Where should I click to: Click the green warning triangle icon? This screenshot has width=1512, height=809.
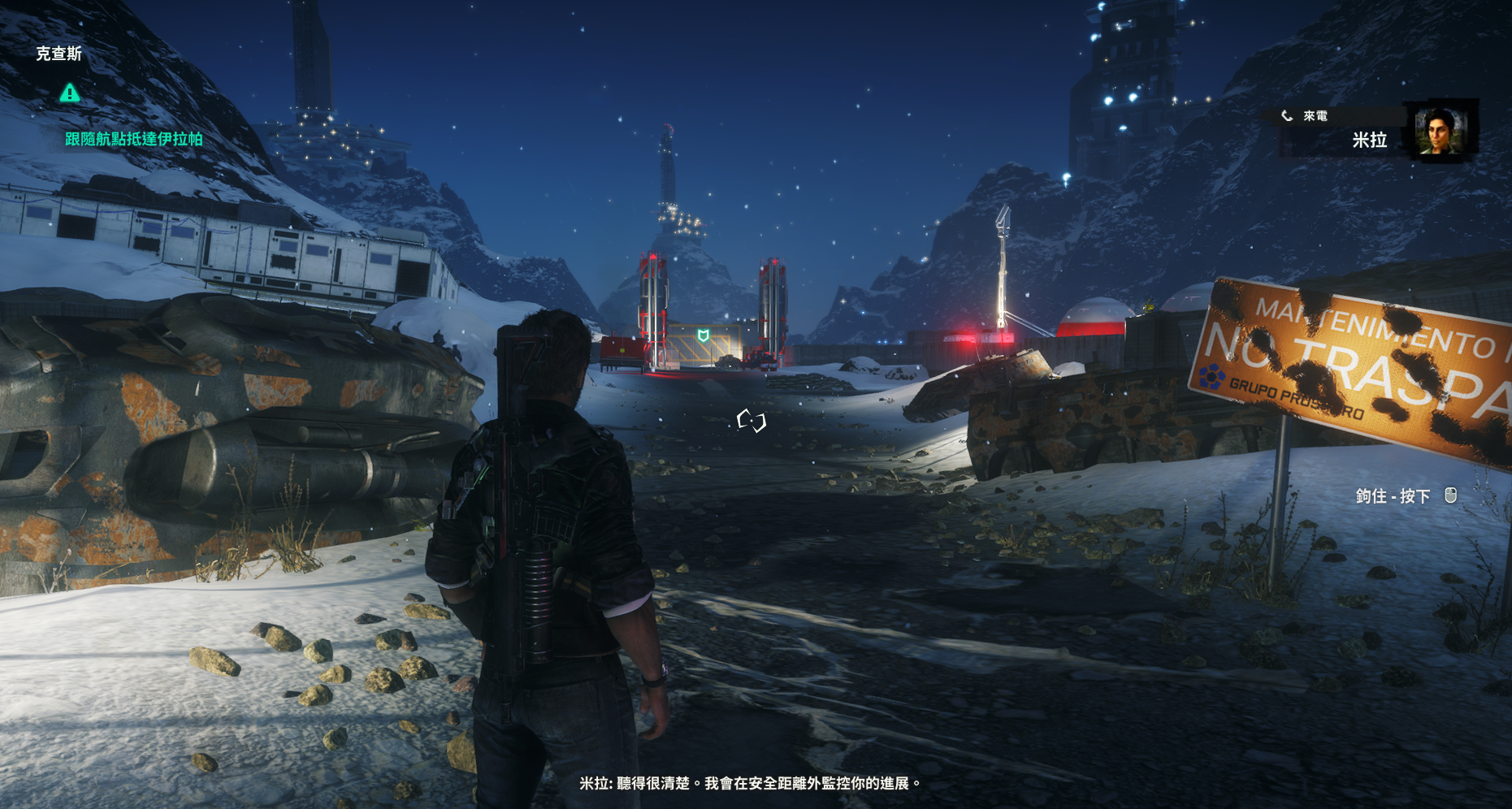70,93
